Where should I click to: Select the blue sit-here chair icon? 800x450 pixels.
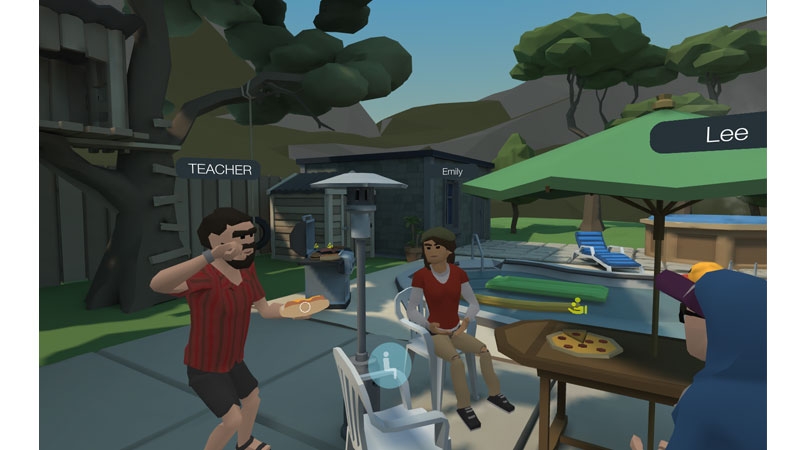[x=387, y=364]
